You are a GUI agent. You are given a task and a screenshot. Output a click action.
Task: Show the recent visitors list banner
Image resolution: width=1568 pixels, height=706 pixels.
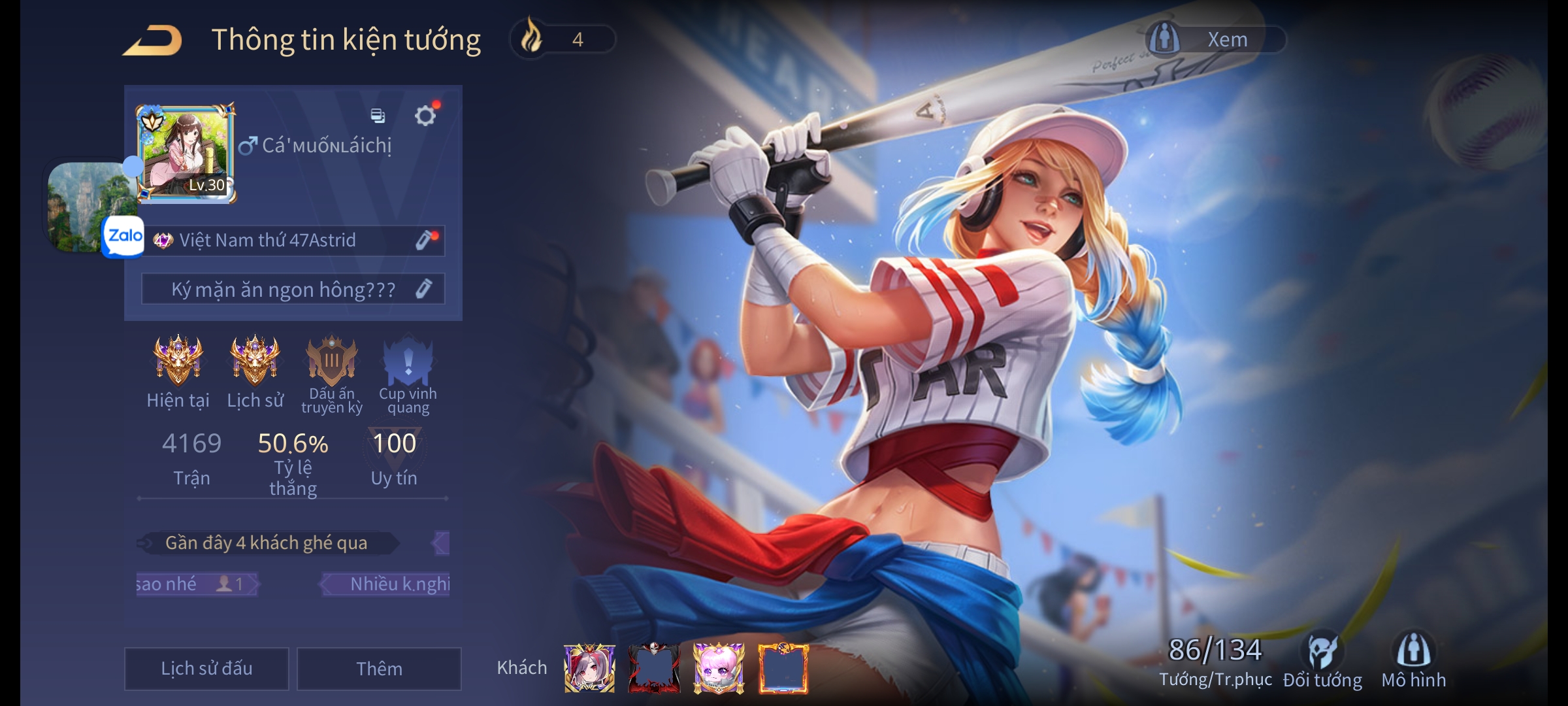pyautogui.click(x=267, y=543)
